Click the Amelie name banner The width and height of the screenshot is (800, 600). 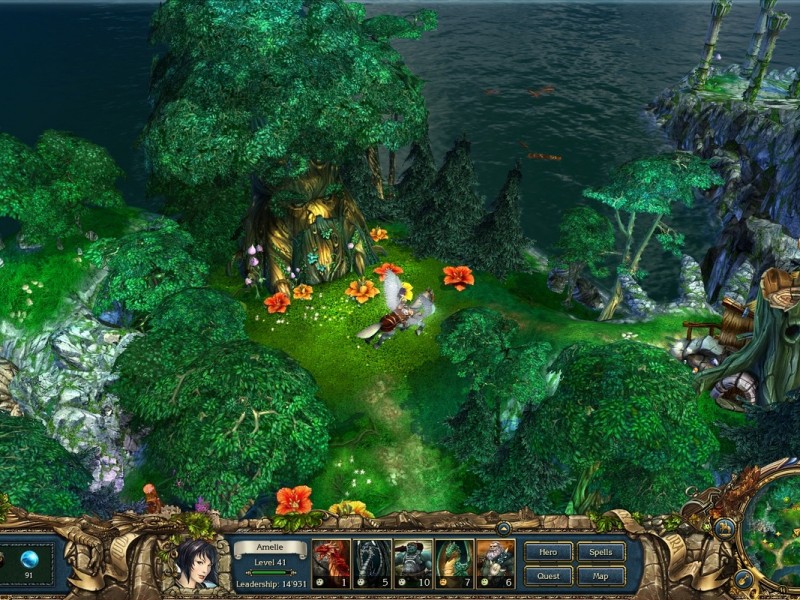click(x=270, y=548)
